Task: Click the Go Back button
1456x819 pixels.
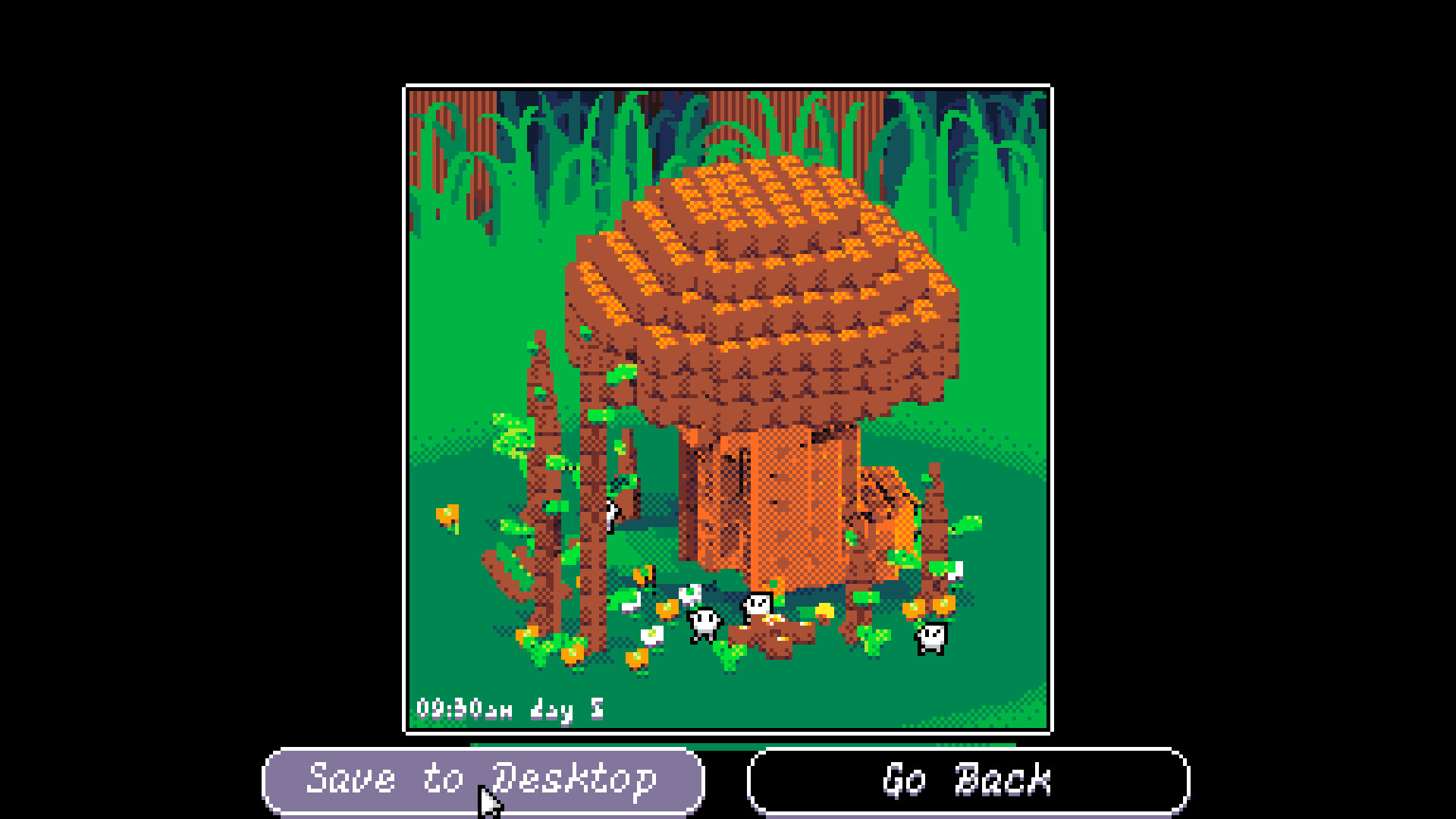Action: 968,779
